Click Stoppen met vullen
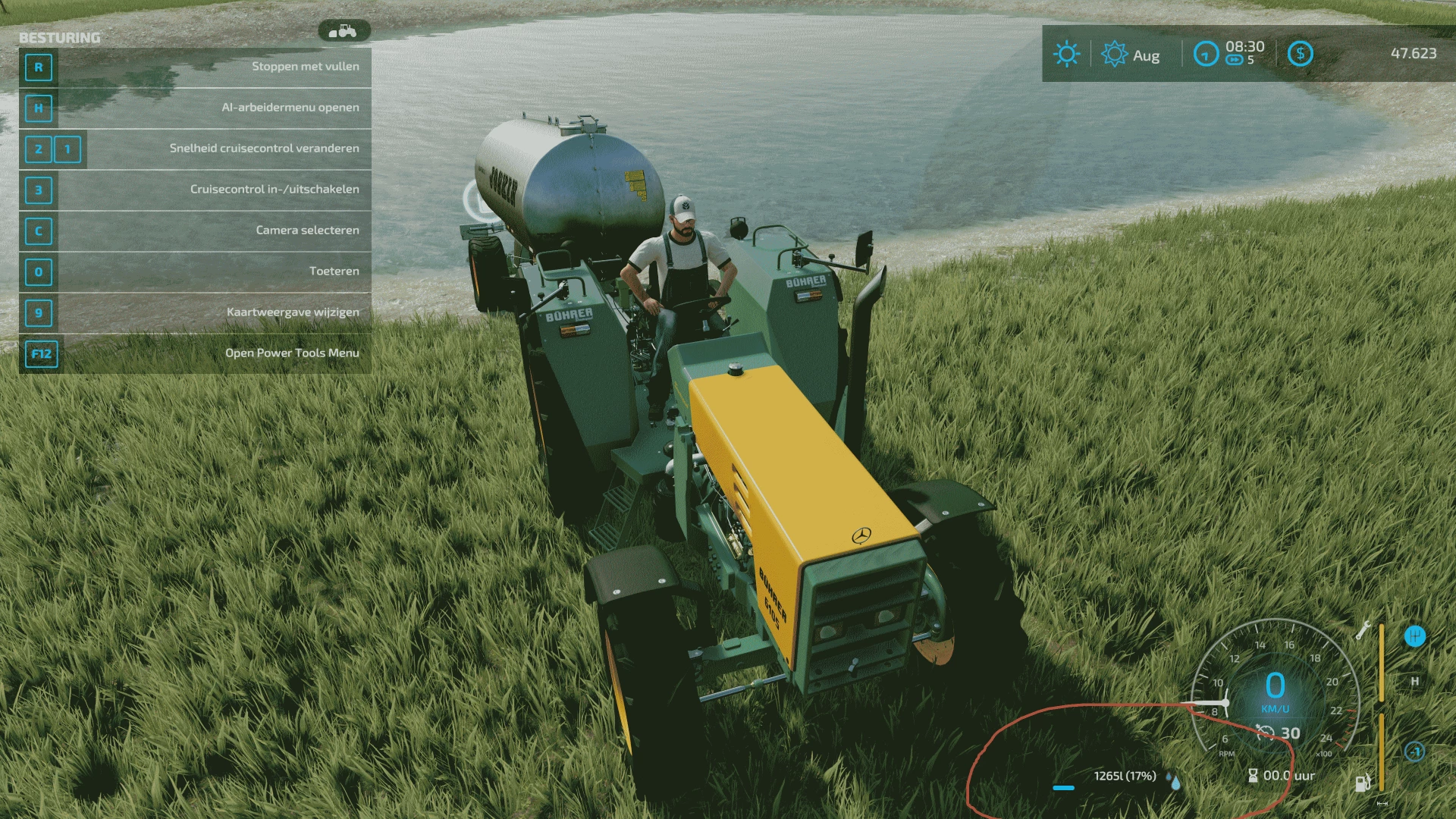The width and height of the screenshot is (1456, 819). (x=306, y=66)
